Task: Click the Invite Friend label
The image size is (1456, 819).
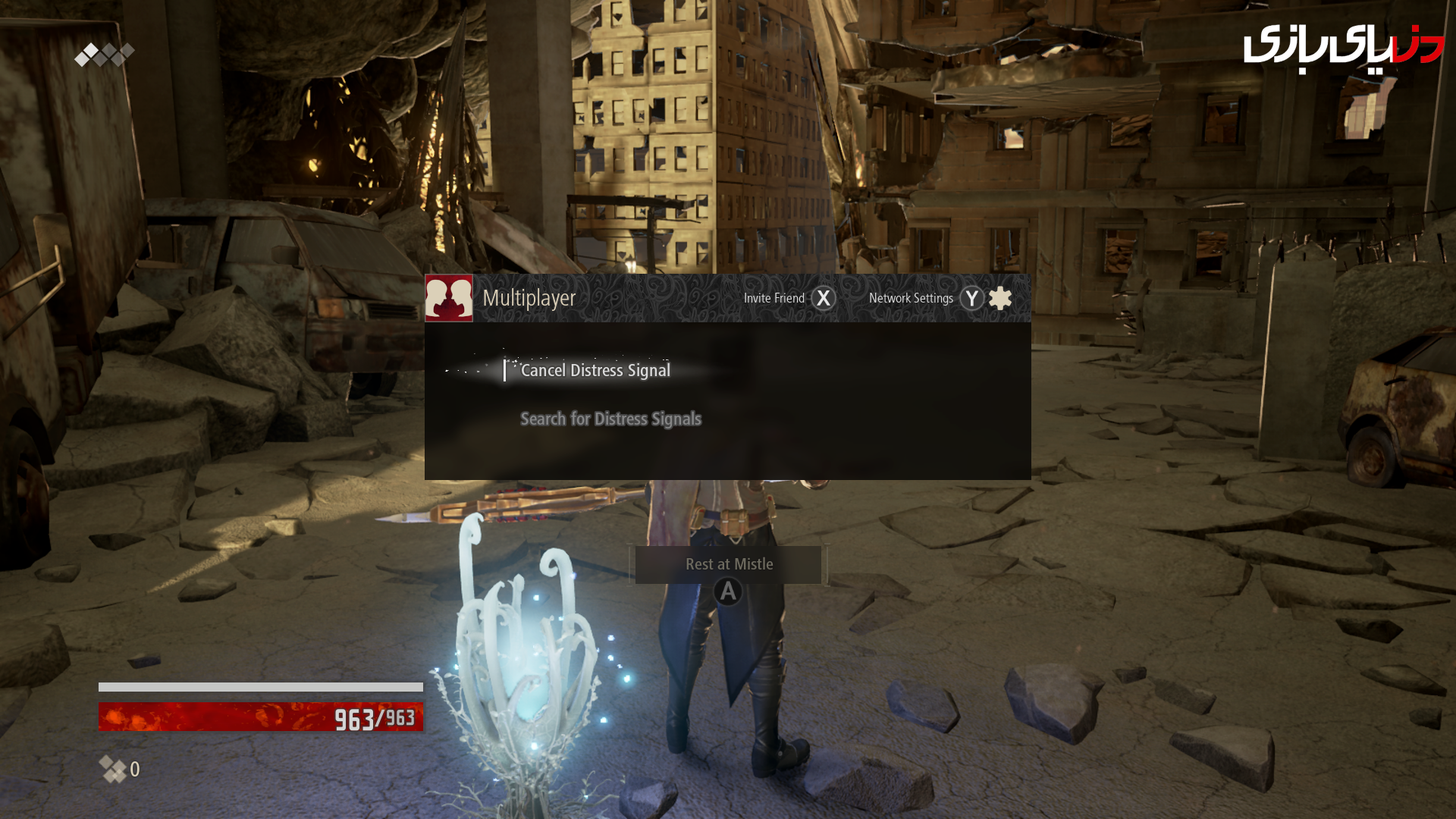Action: [x=776, y=298]
